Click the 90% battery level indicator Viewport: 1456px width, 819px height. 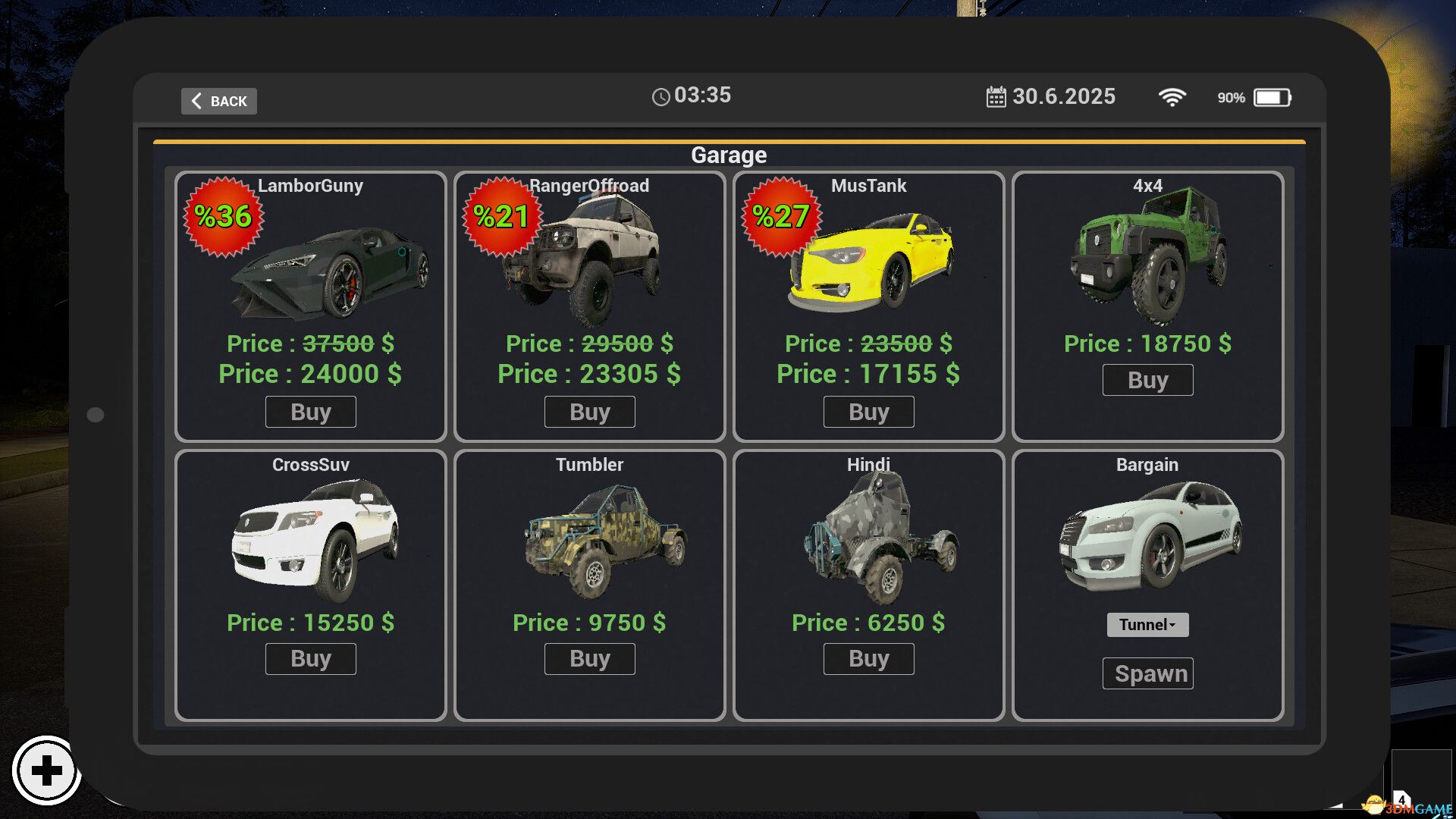point(1230,97)
